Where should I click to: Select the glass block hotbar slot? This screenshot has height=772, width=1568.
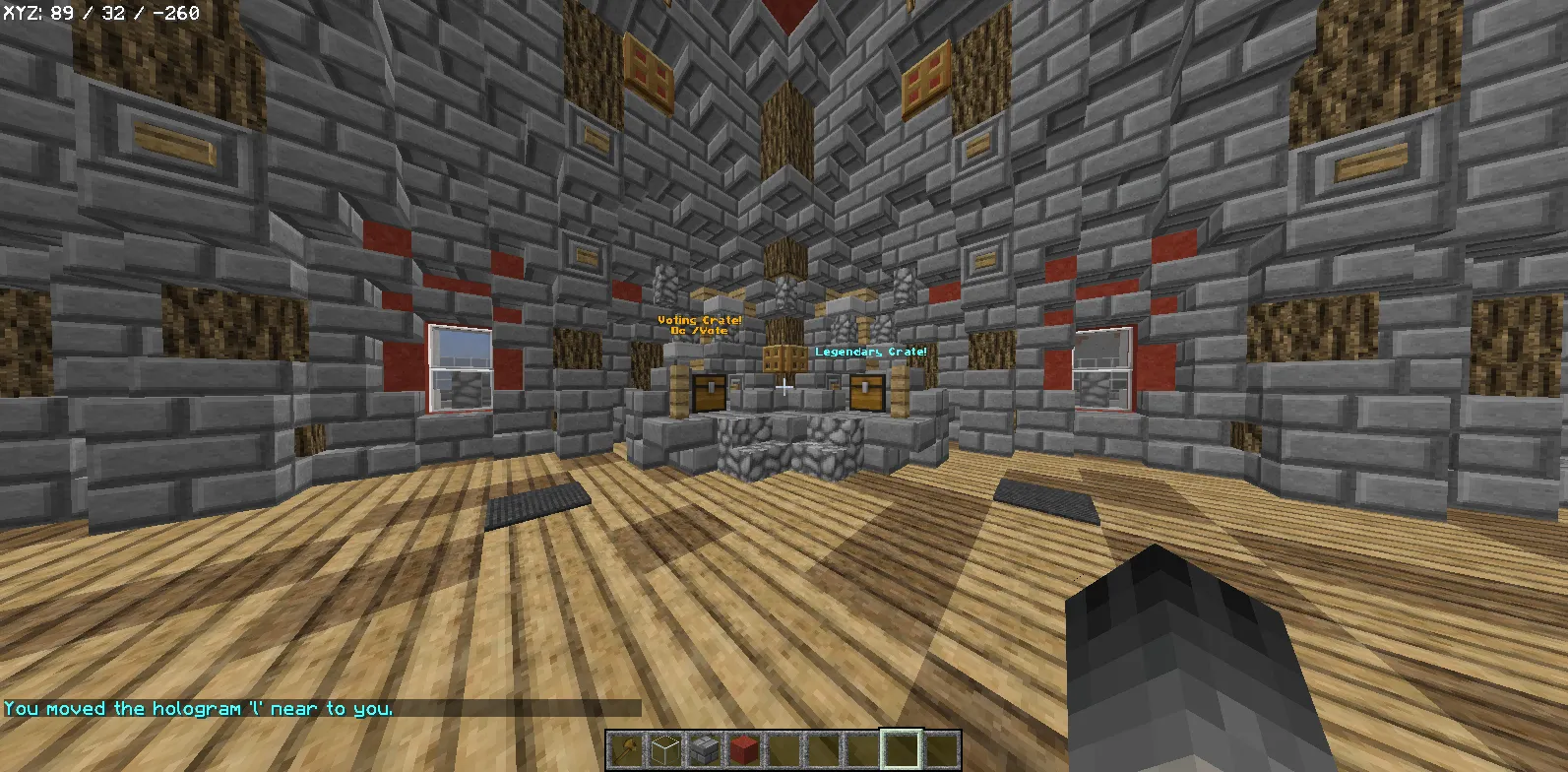click(664, 750)
